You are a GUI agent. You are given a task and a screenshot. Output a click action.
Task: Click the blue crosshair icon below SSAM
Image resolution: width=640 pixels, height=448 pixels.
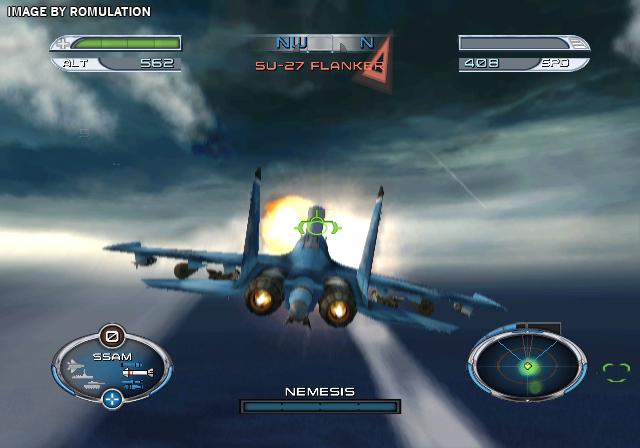[112, 400]
